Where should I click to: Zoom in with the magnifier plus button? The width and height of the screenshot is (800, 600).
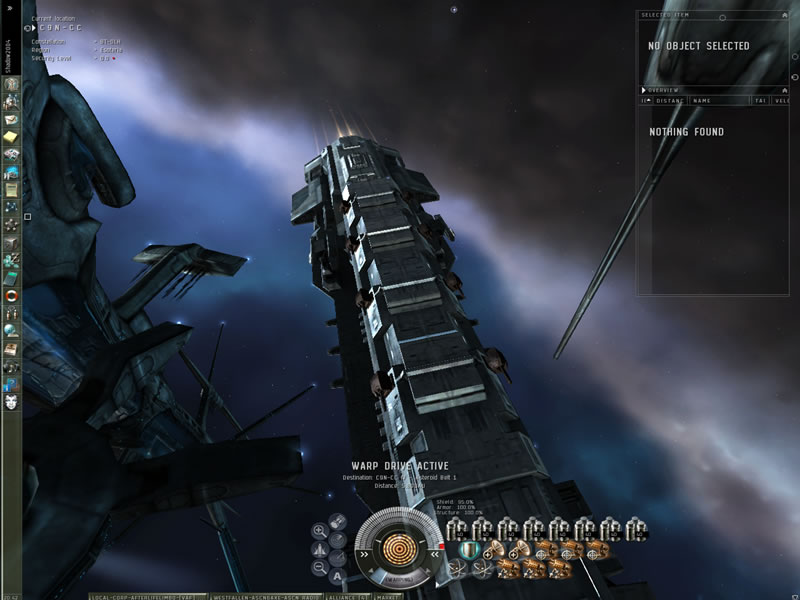point(319,531)
